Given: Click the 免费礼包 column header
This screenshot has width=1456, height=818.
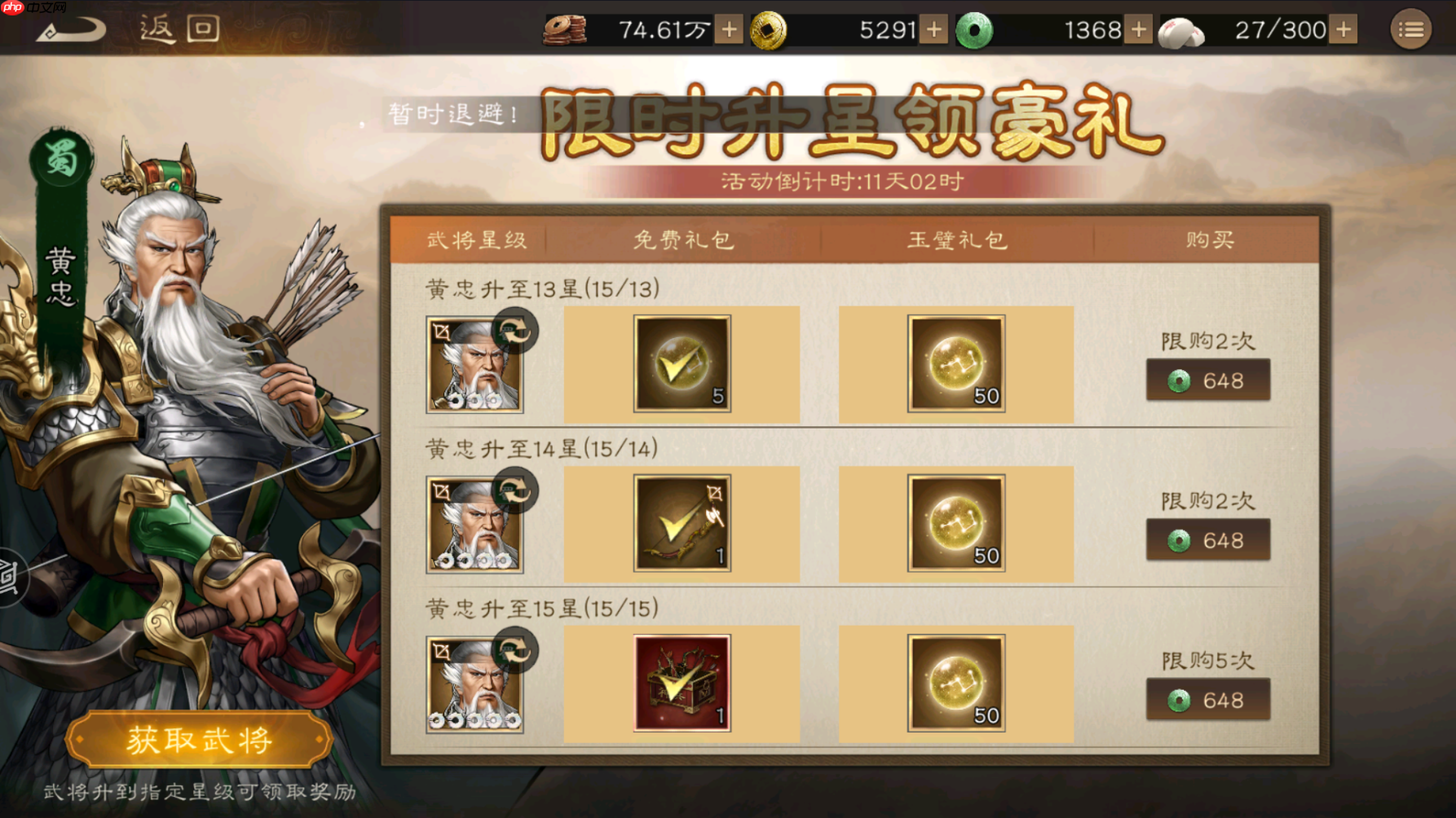Looking at the screenshot, I should [683, 239].
